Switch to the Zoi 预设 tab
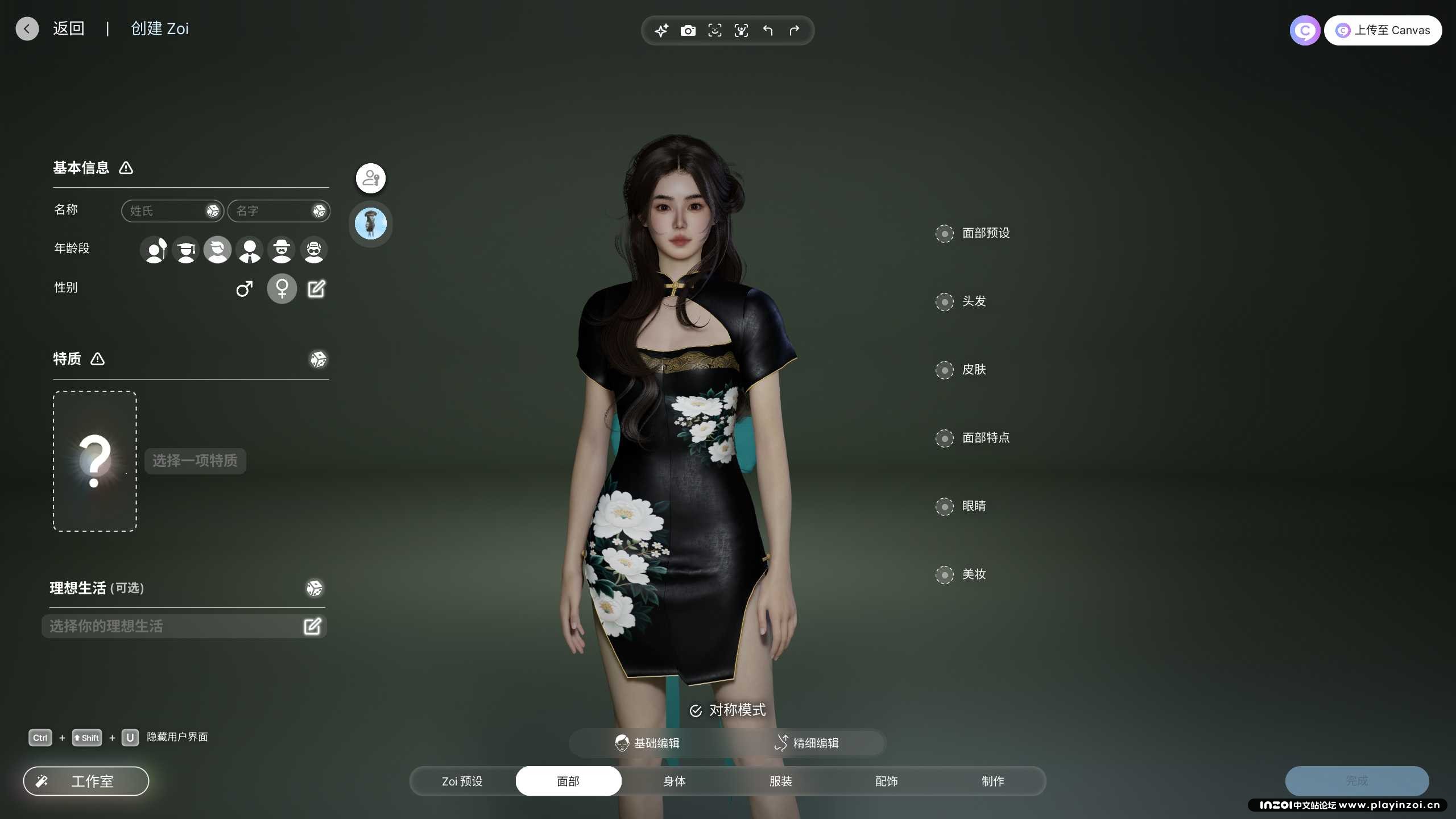 coord(462,781)
